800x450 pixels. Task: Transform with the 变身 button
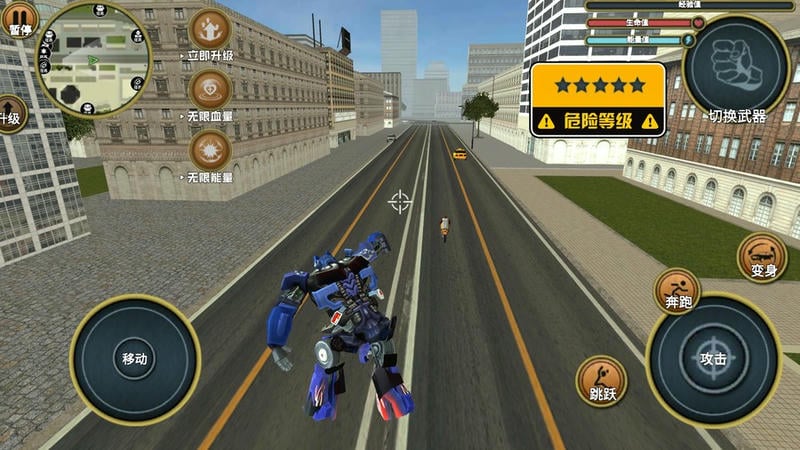pyautogui.click(x=762, y=256)
